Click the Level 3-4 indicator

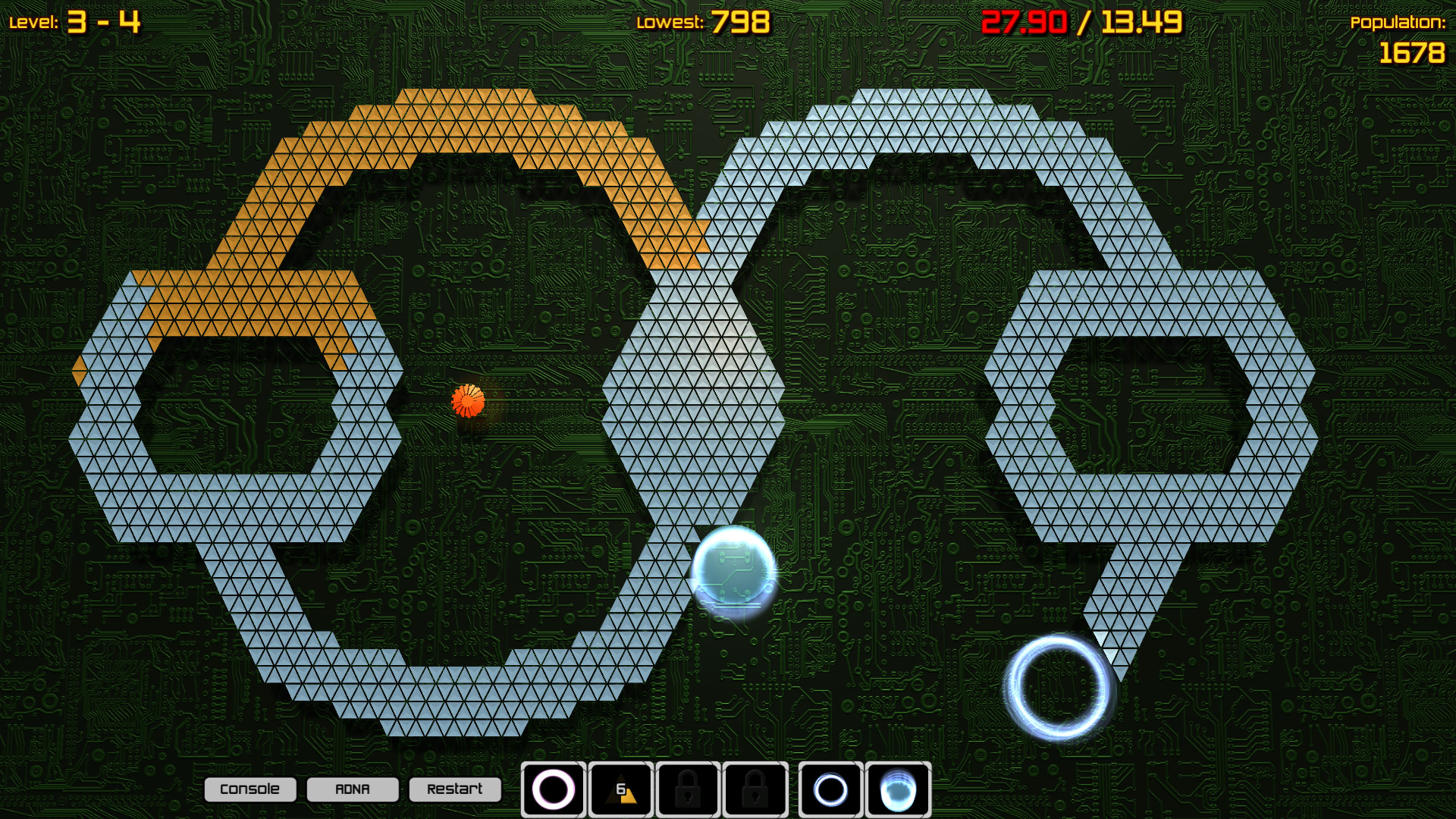point(76,20)
